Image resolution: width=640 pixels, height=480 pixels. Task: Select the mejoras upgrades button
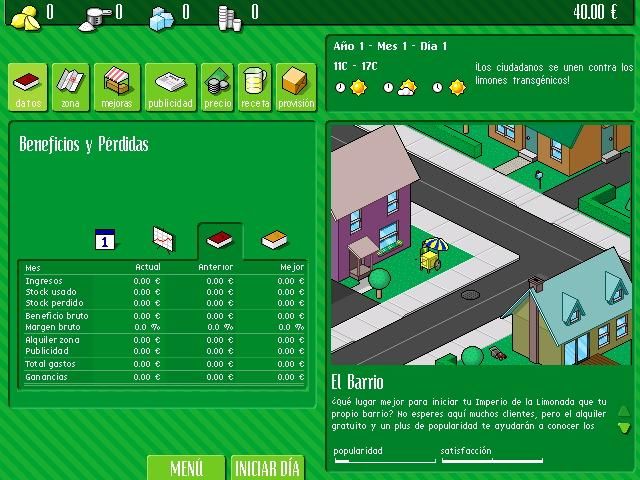(x=116, y=88)
